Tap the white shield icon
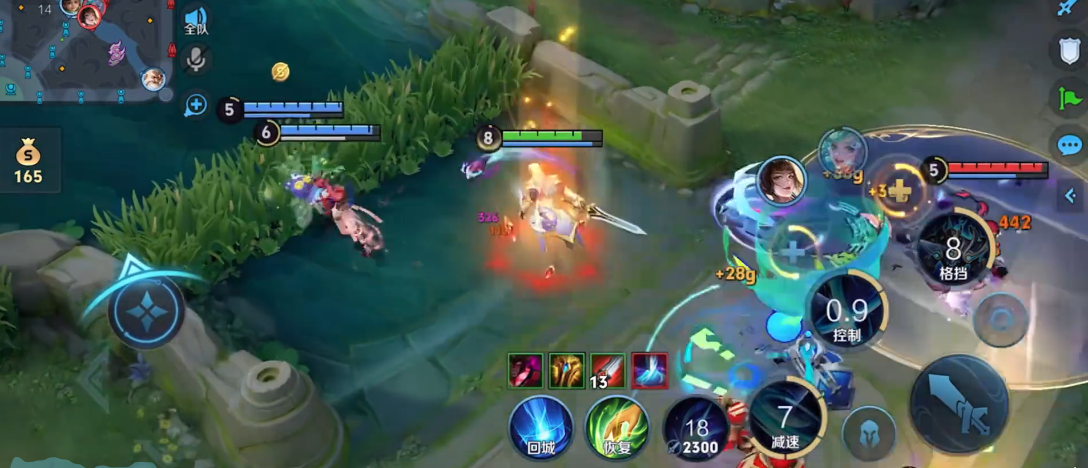 click(x=1069, y=50)
